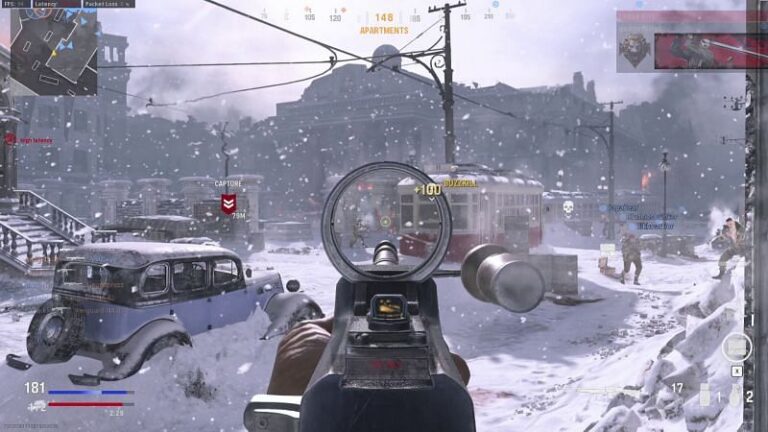Image resolution: width=768 pixels, height=432 pixels.
Task: Click the white skull death marker
Action: click(x=566, y=209)
